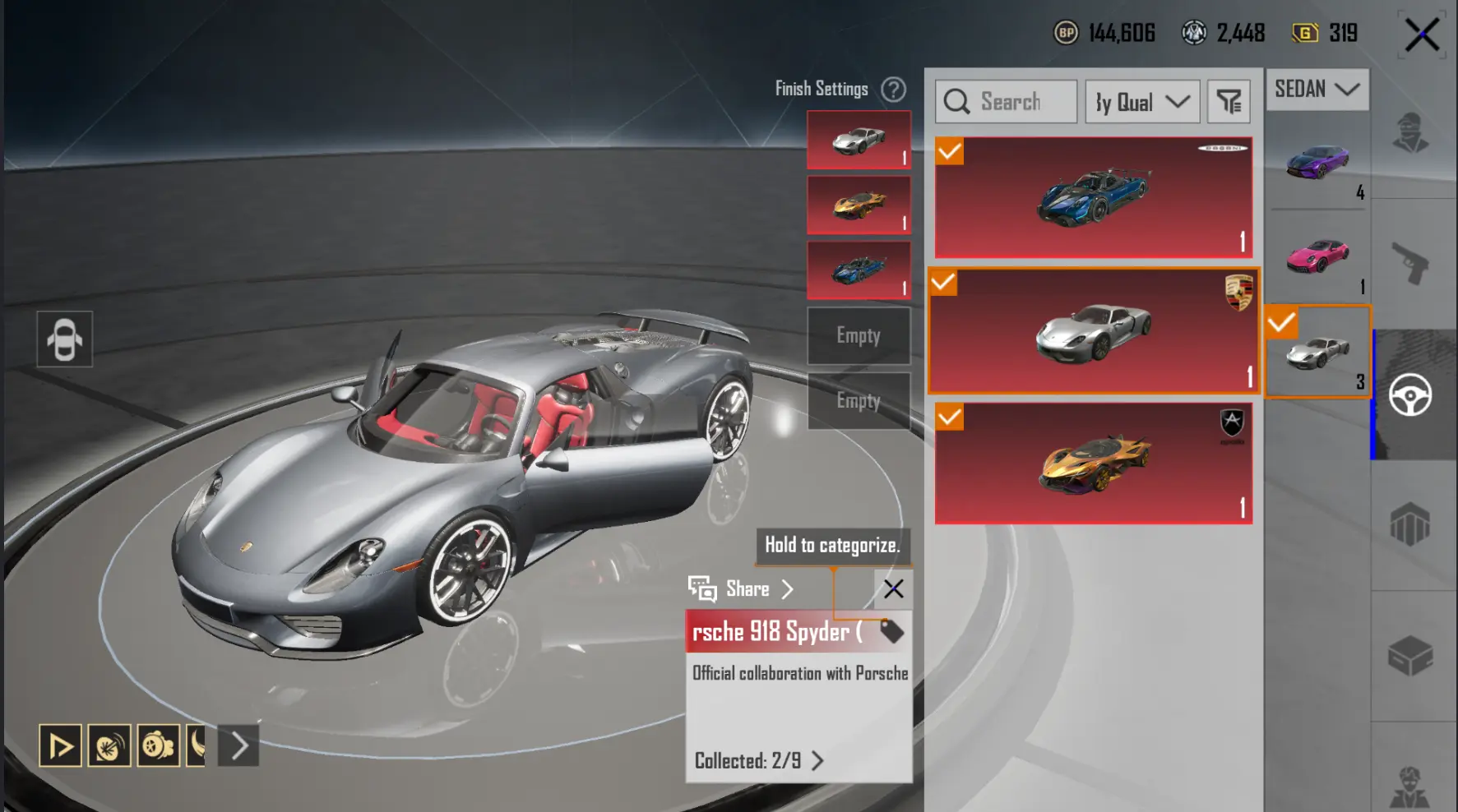This screenshot has height=812, width=1458.
Task: Switch to the pistol weapons tab
Action: (1410, 264)
